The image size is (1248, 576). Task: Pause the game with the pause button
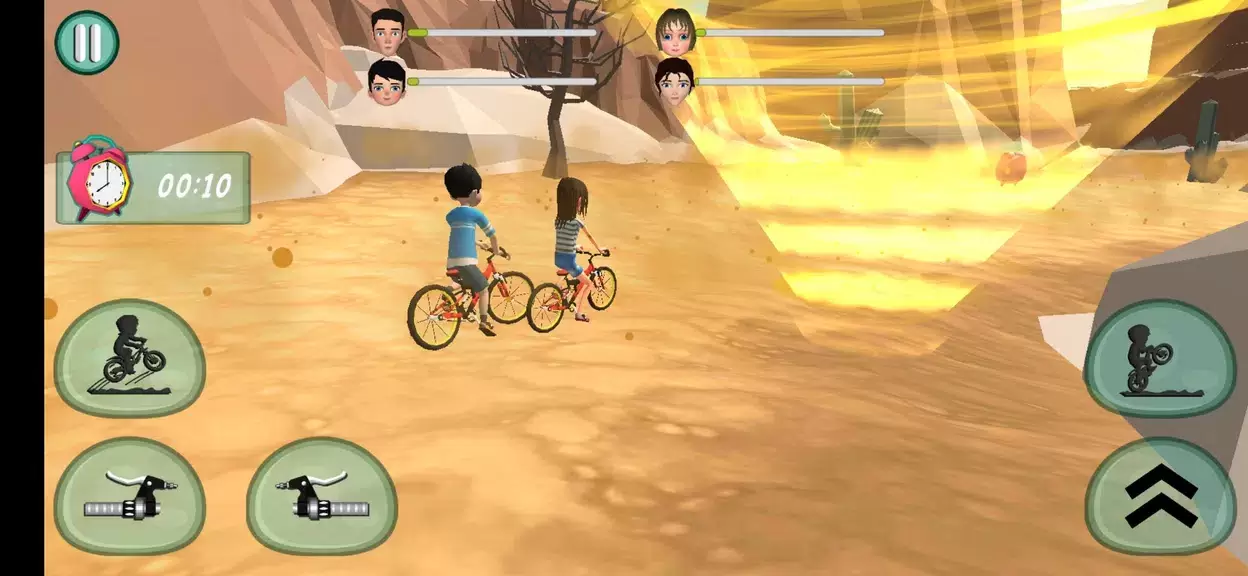tap(87, 43)
